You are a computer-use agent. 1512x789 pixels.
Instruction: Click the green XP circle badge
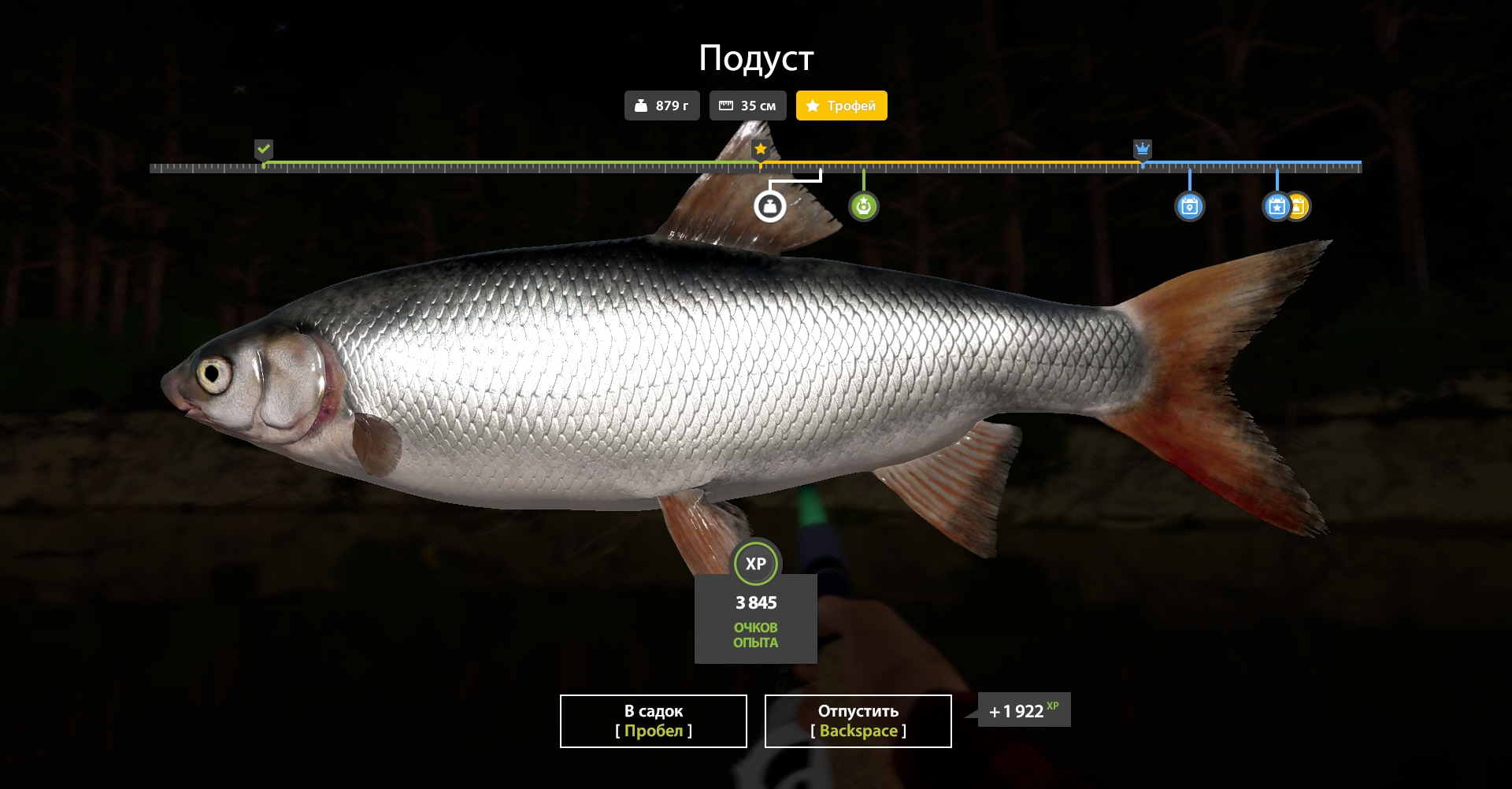(756, 563)
